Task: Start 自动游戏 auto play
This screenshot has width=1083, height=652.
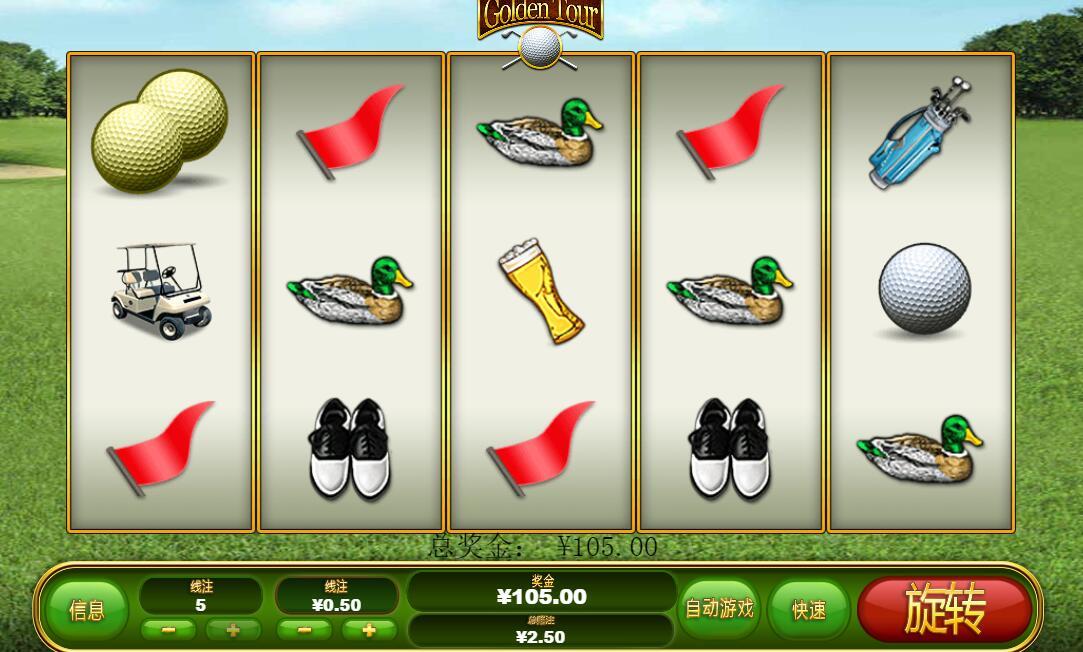Action: click(718, 608)
